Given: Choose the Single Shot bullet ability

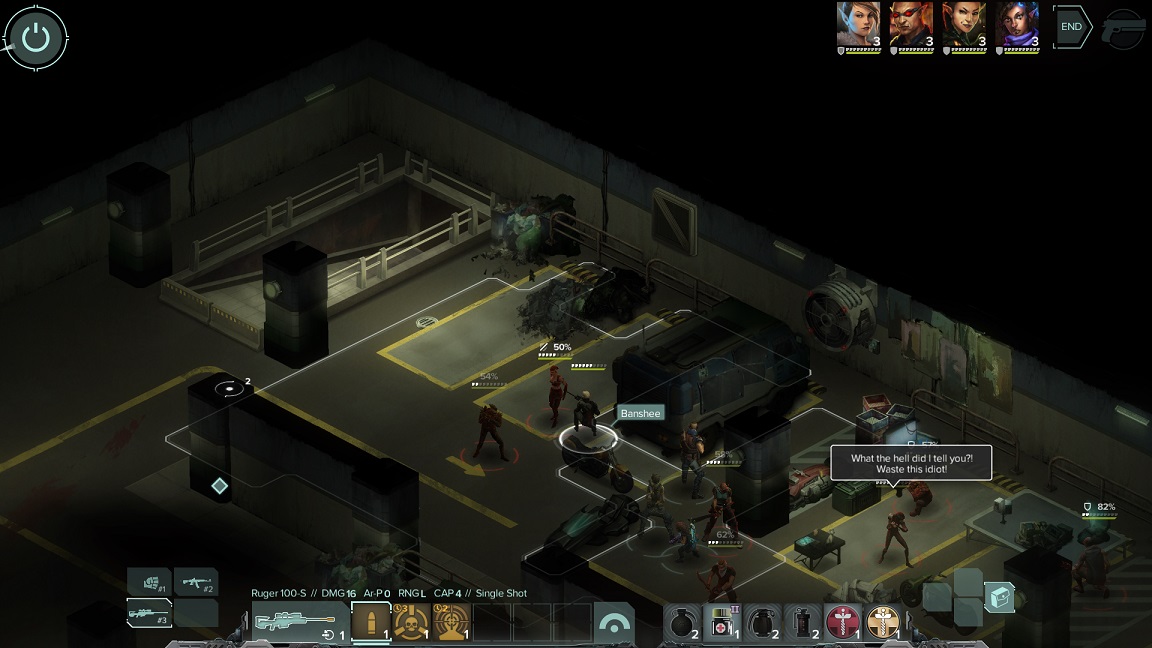Looking at the screenshot, I should pyautogui.click(x=371, y=623).
